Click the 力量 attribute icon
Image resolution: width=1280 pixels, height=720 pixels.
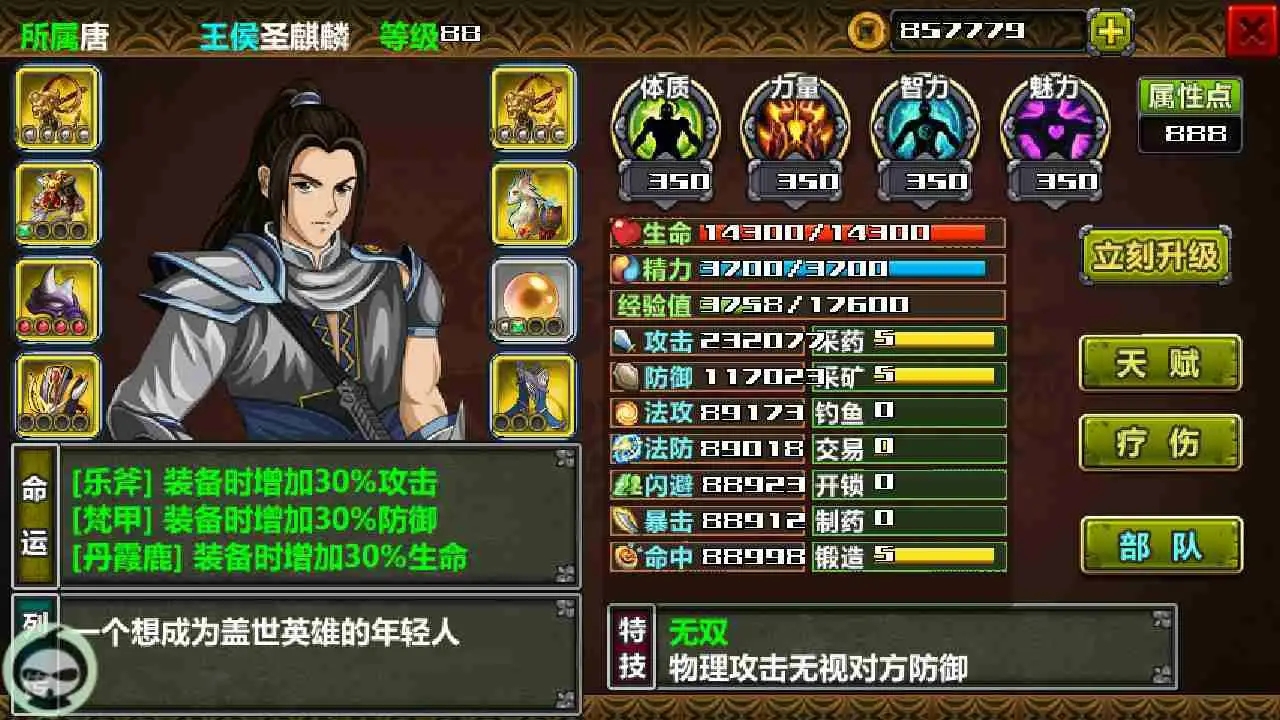(795, 130)
